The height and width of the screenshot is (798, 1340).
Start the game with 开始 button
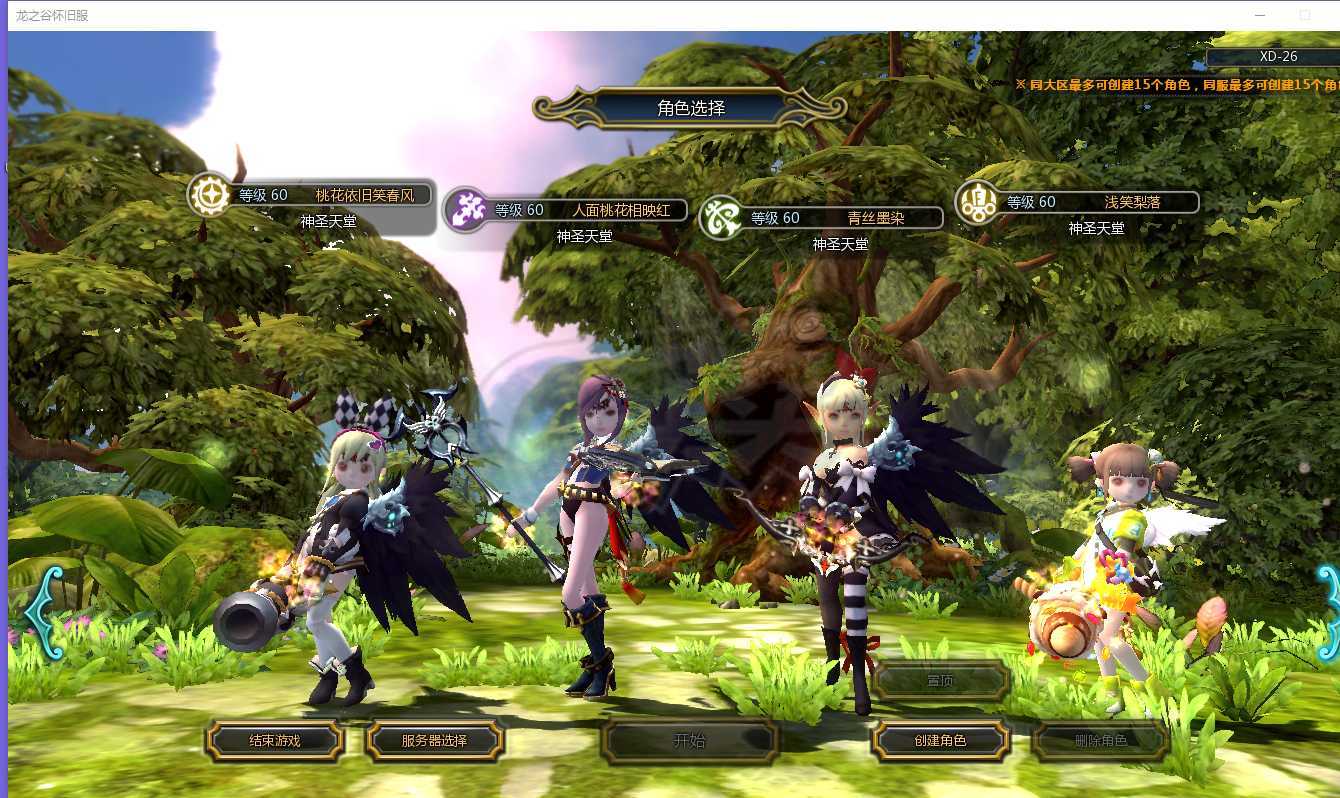690,741
